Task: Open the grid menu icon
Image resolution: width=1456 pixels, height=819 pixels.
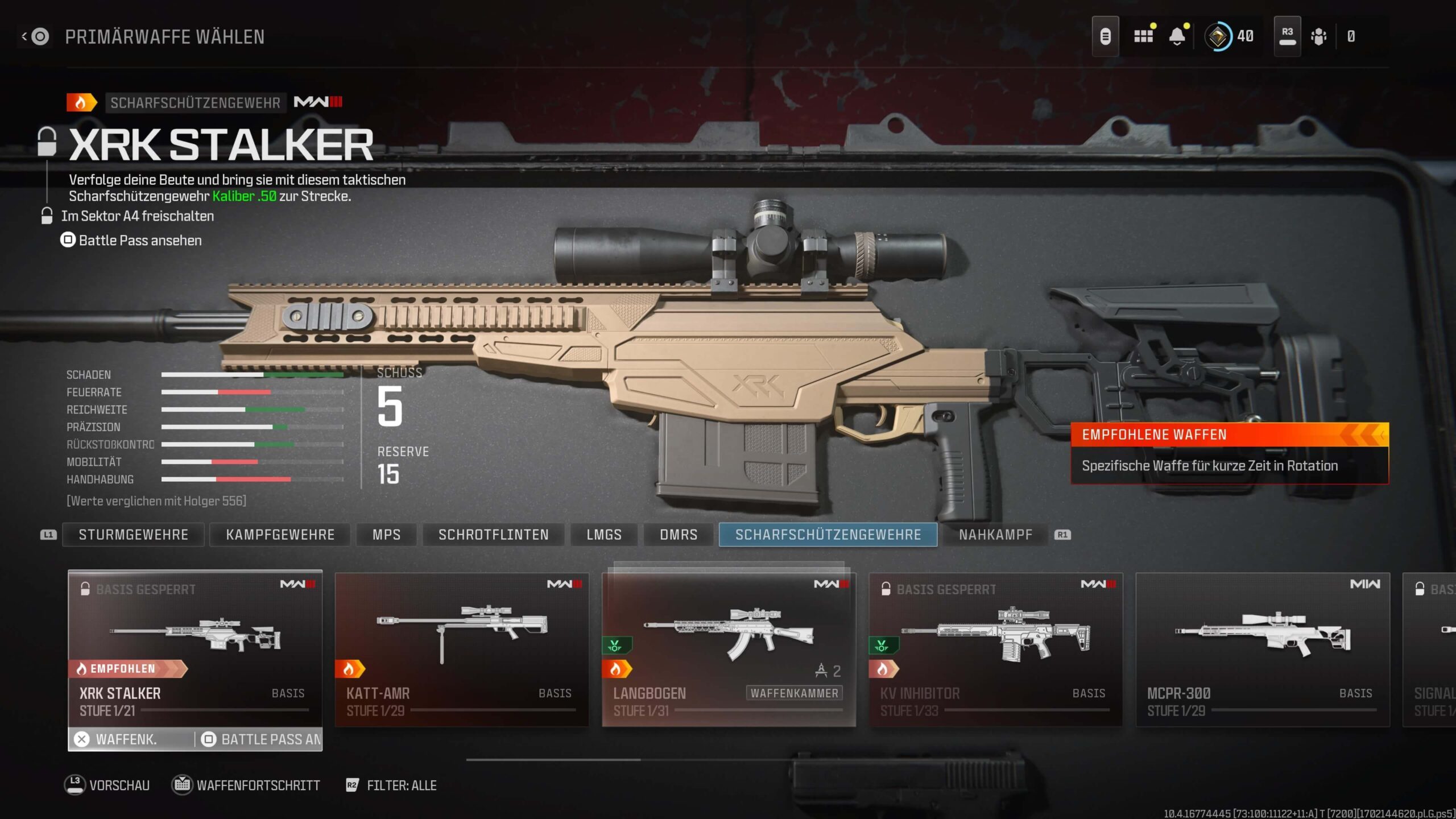Action: [x=1143, y=36]
